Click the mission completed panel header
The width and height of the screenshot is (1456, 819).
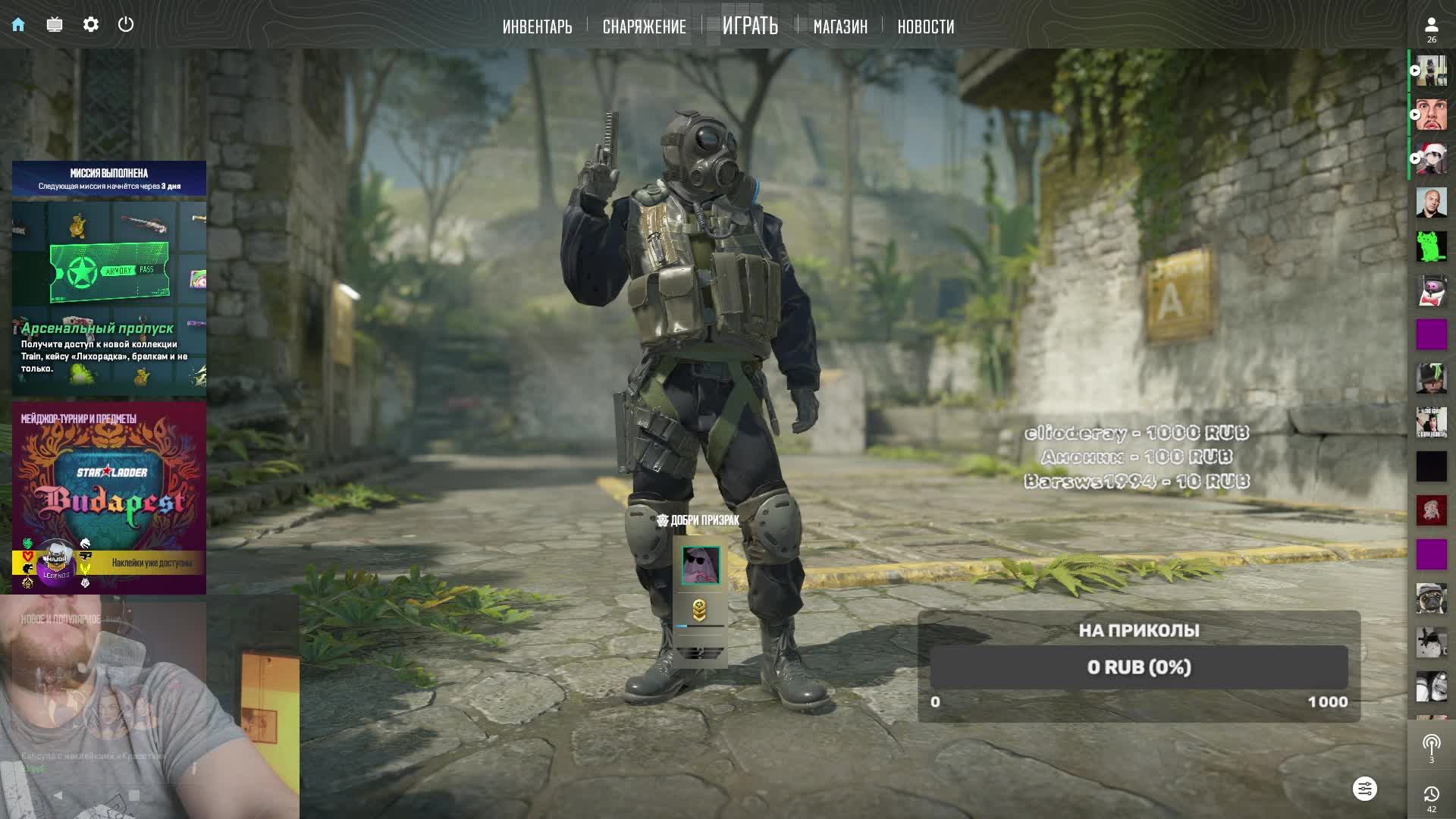click(109, 179)
